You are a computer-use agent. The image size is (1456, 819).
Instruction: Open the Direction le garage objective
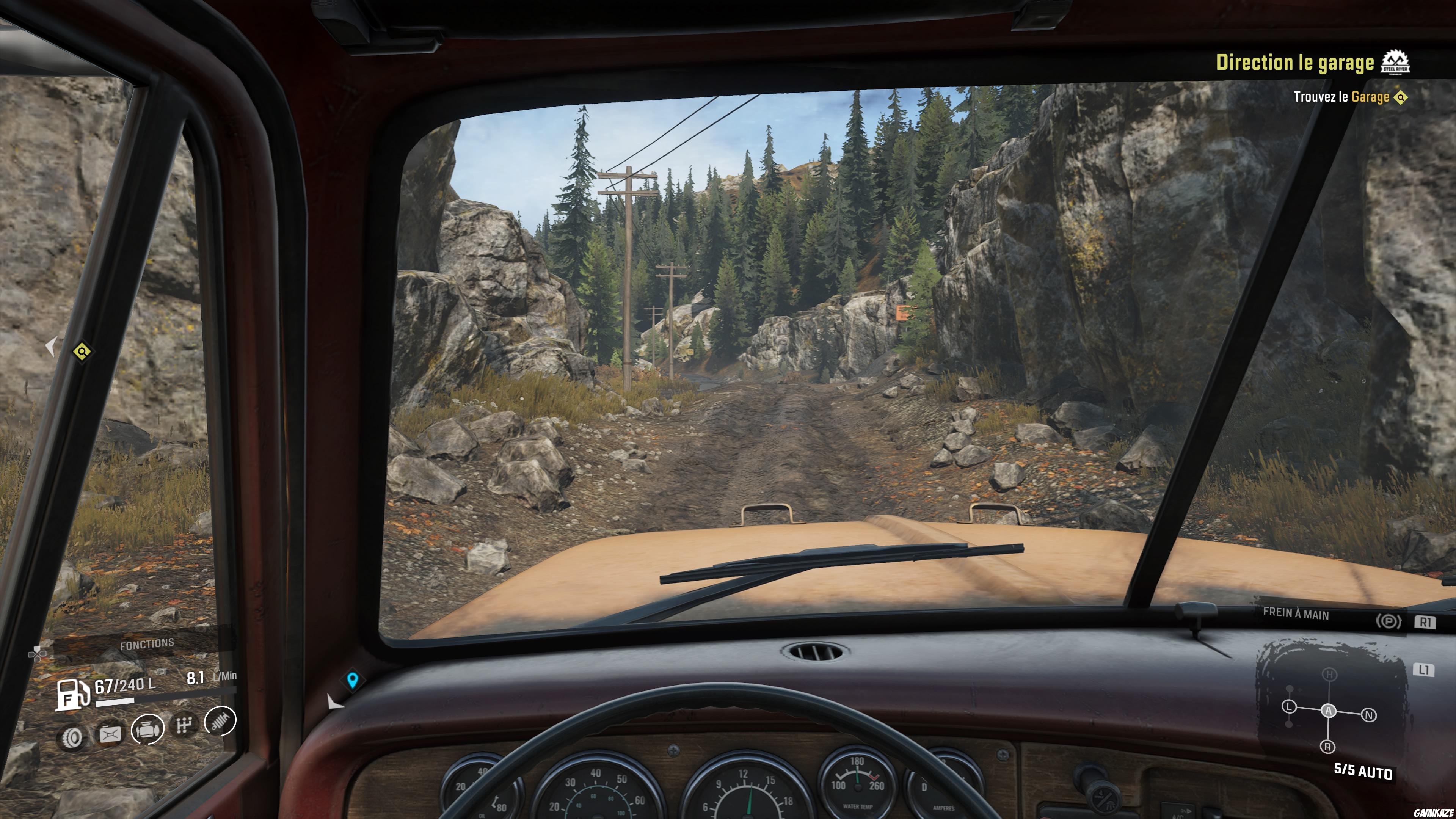click(x=1294, y=63)
